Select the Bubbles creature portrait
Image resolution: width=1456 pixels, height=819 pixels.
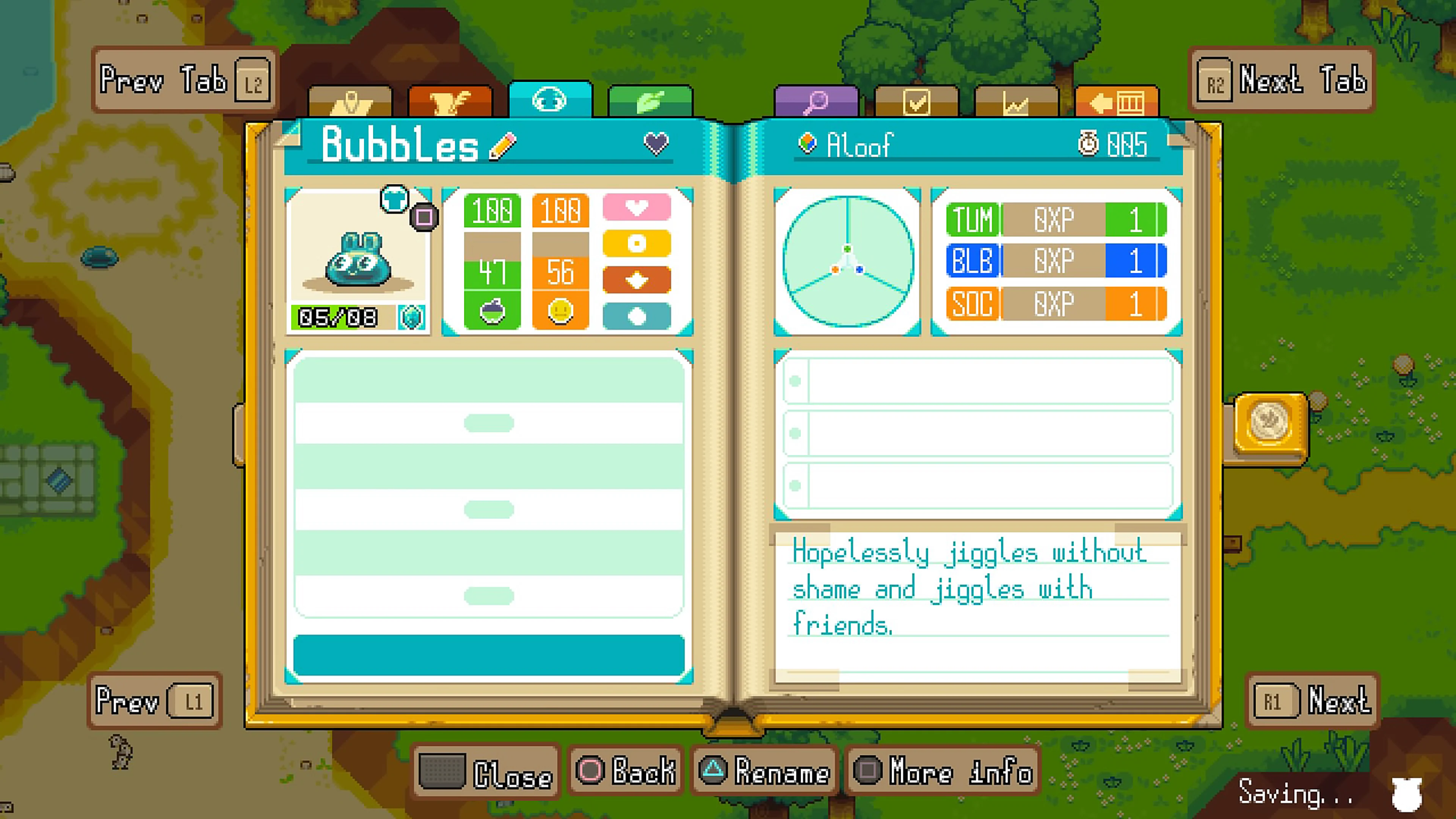(358, 263)
